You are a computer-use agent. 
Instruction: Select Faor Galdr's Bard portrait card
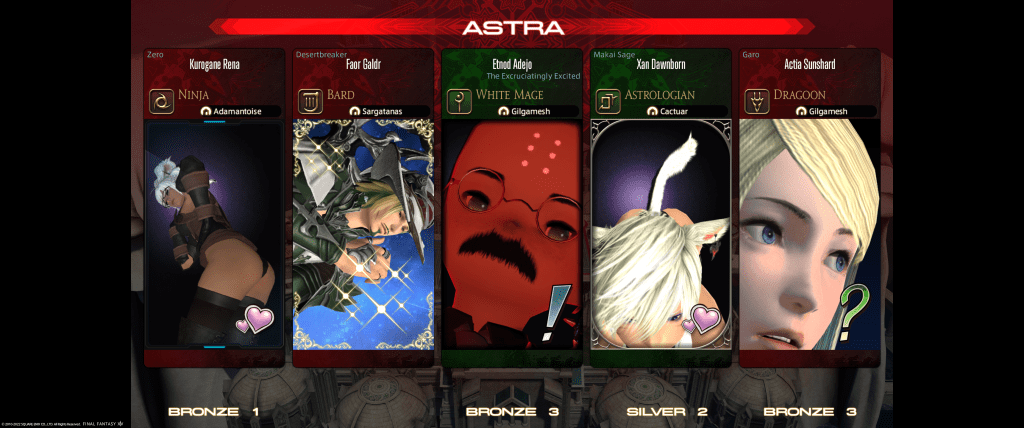[x=363, y=235]
